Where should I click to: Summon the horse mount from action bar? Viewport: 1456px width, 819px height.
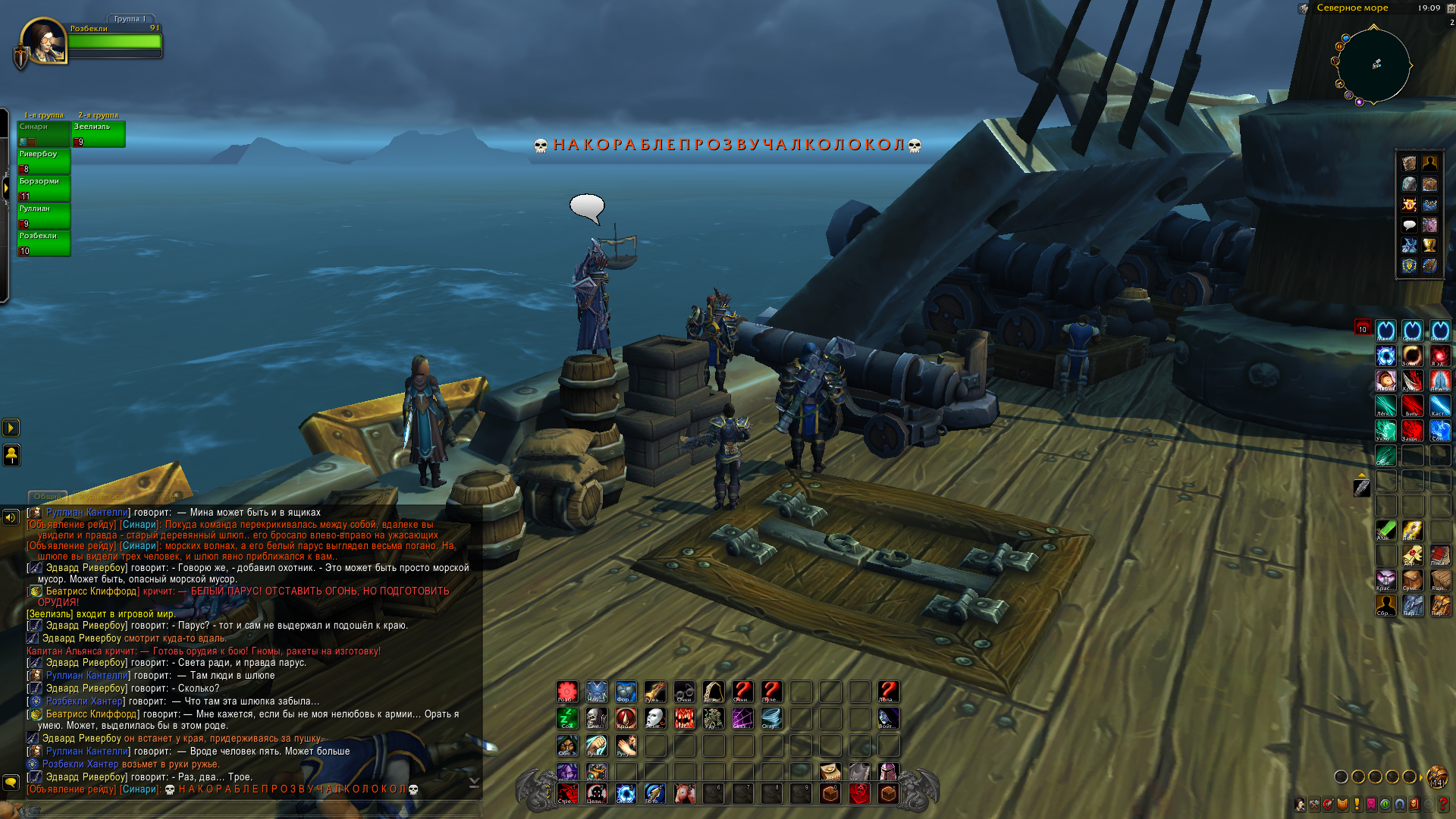[684, 793]
